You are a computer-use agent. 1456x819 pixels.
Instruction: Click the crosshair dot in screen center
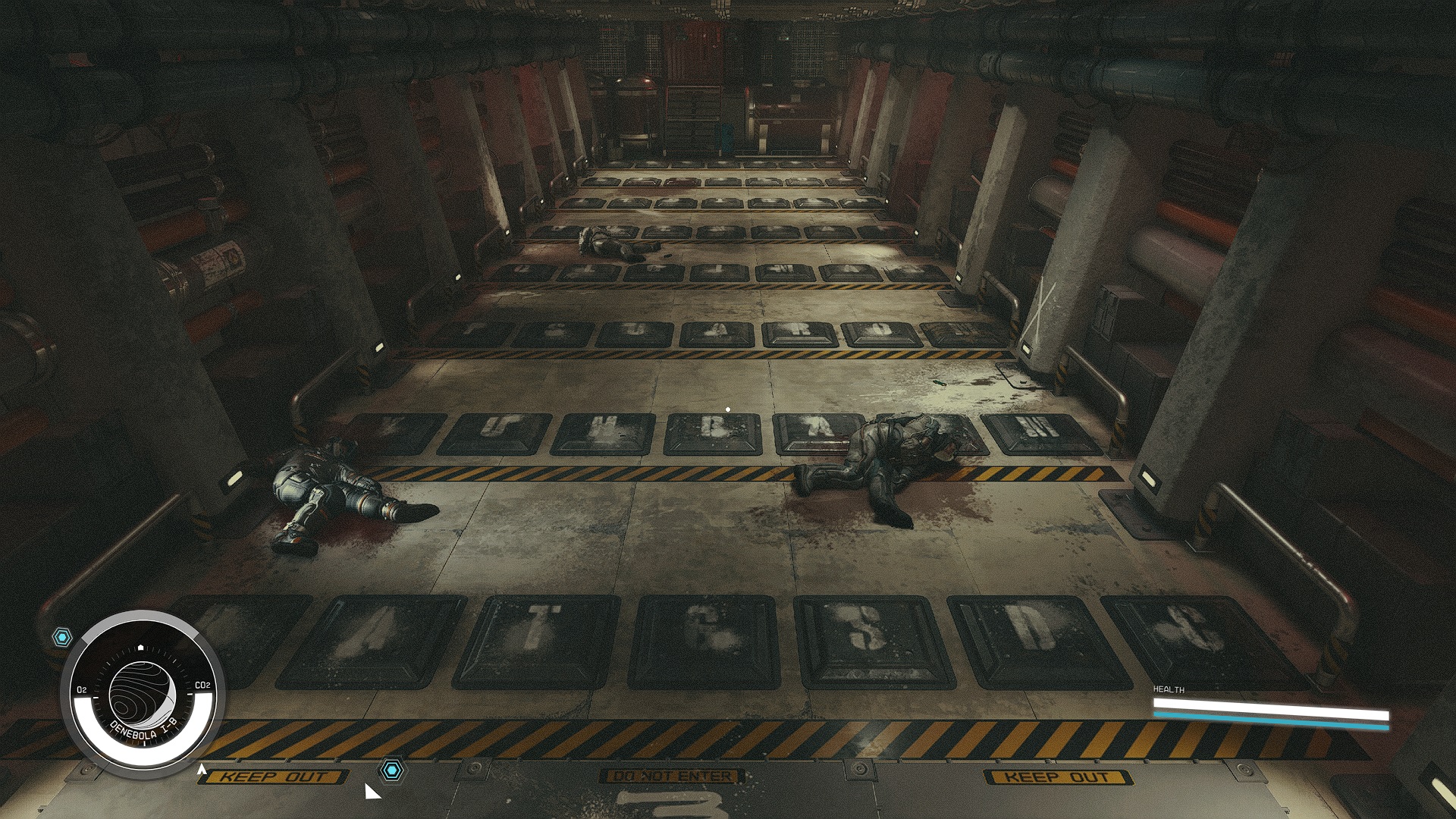coord(728,408)
